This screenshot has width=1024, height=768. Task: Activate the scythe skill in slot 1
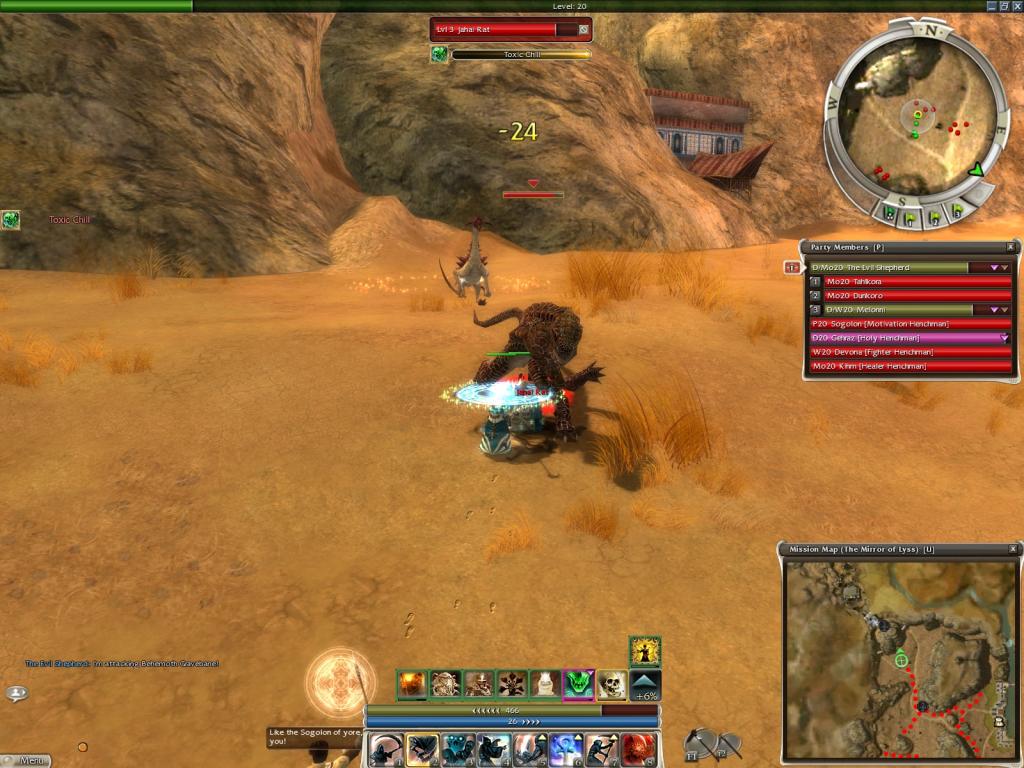tap(385, 750)
